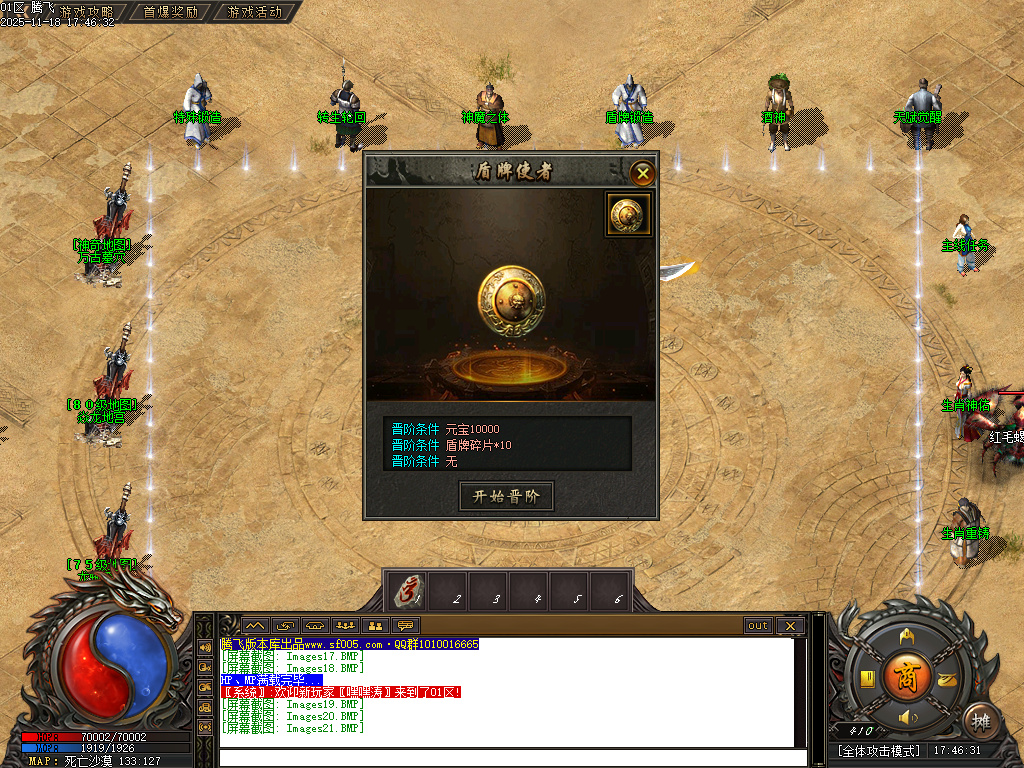Open the two-person group button on chat bar

pos(376,626)
